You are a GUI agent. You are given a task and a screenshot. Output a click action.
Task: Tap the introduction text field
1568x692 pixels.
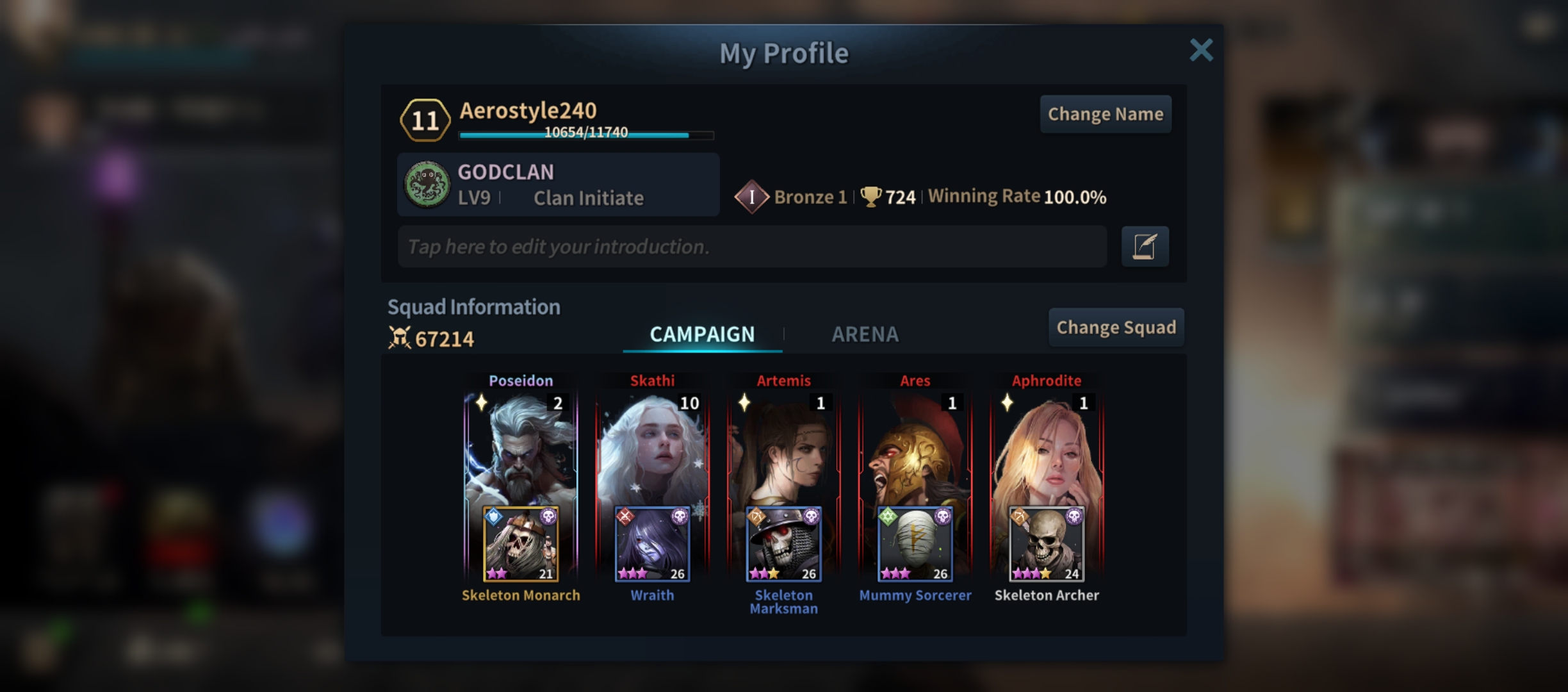tap(751, 247)
